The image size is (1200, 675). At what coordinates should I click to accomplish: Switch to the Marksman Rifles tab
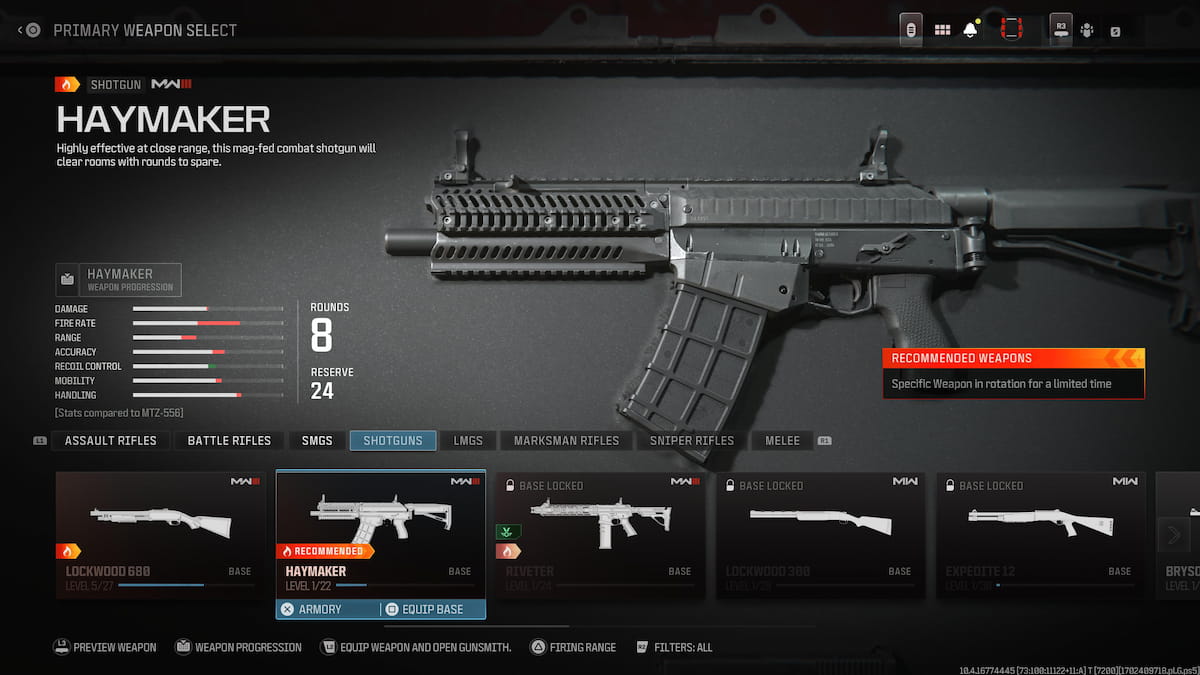566,440
